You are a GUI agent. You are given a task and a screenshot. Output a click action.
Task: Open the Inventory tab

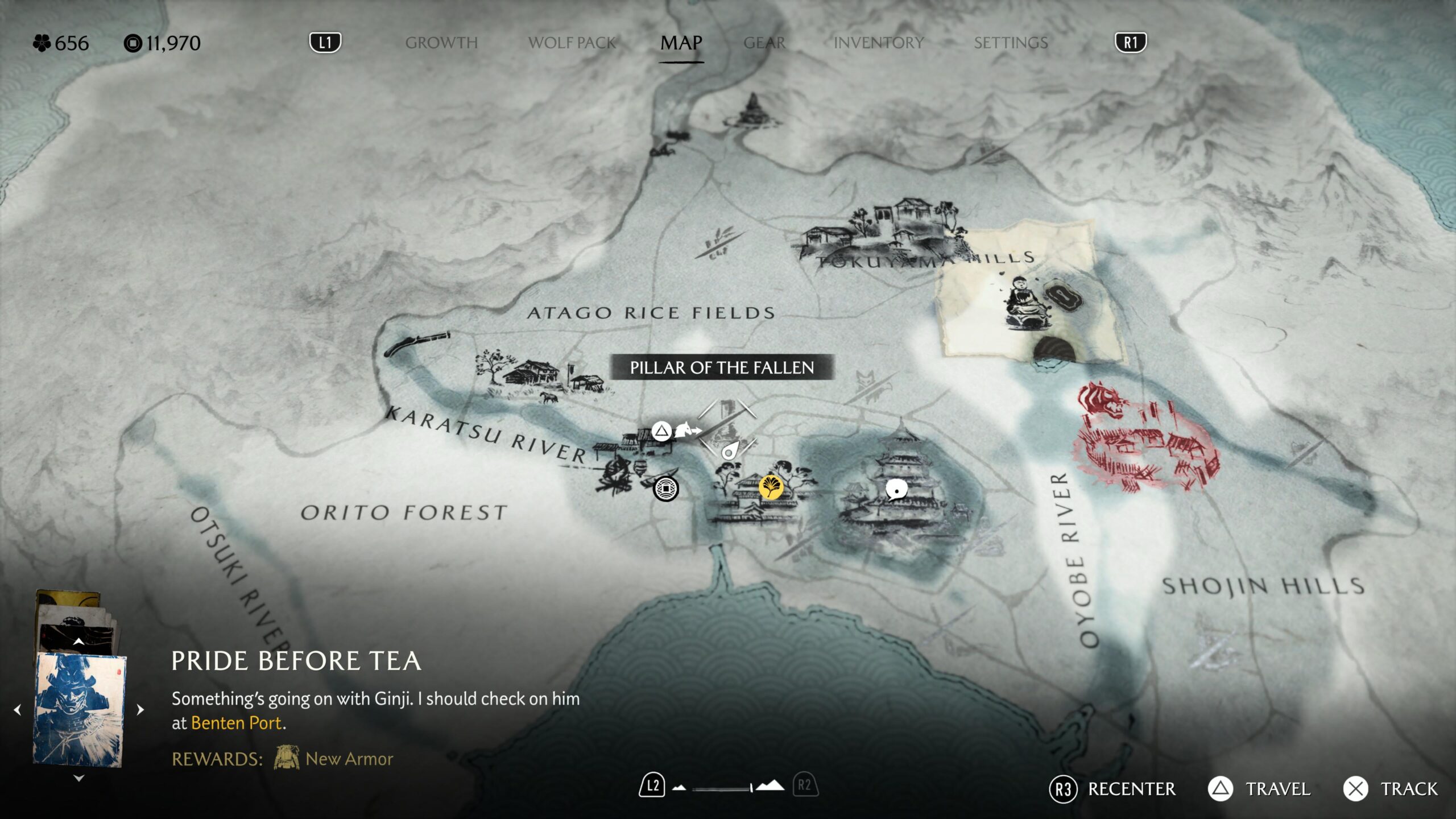[878, 43]
